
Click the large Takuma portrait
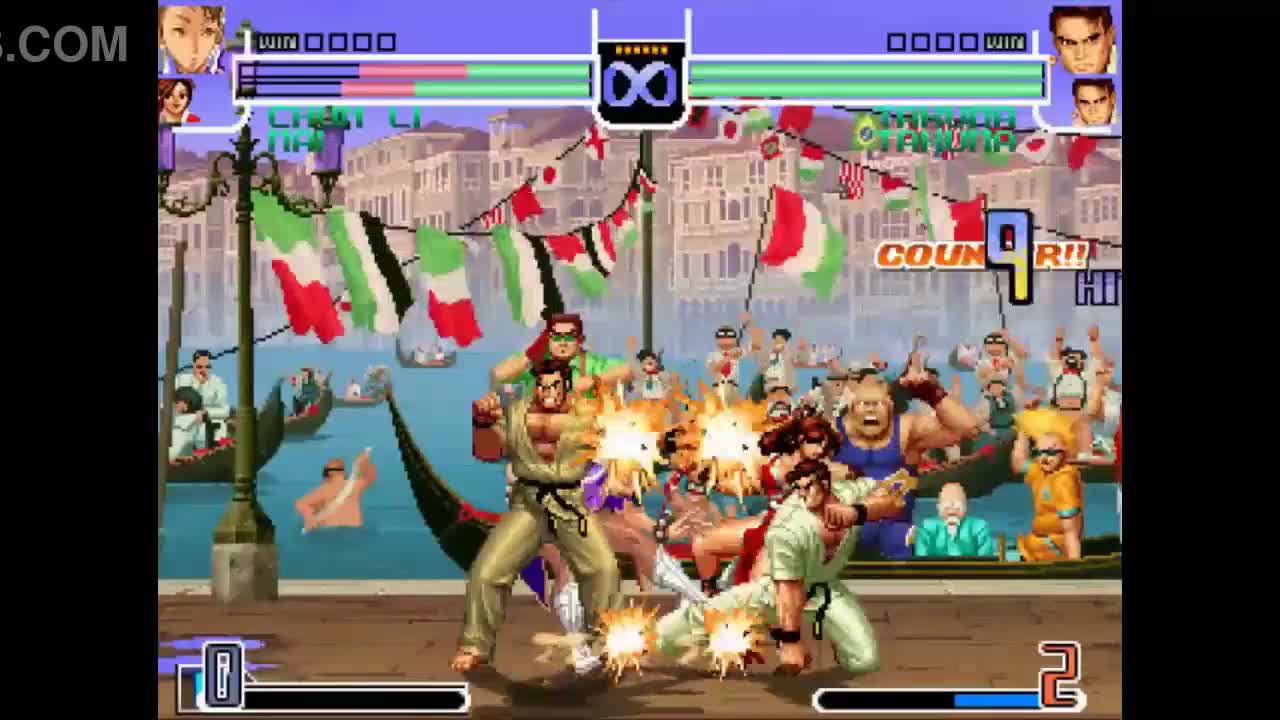1082,40
